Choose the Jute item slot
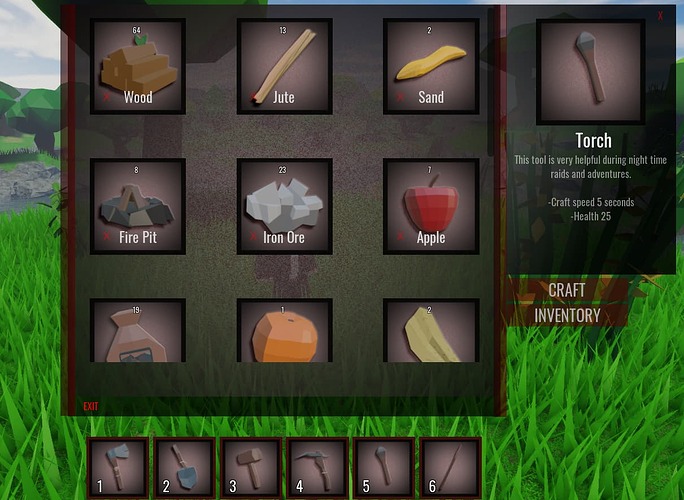This screenshot has height=500, width=684. tap(284, 66)
